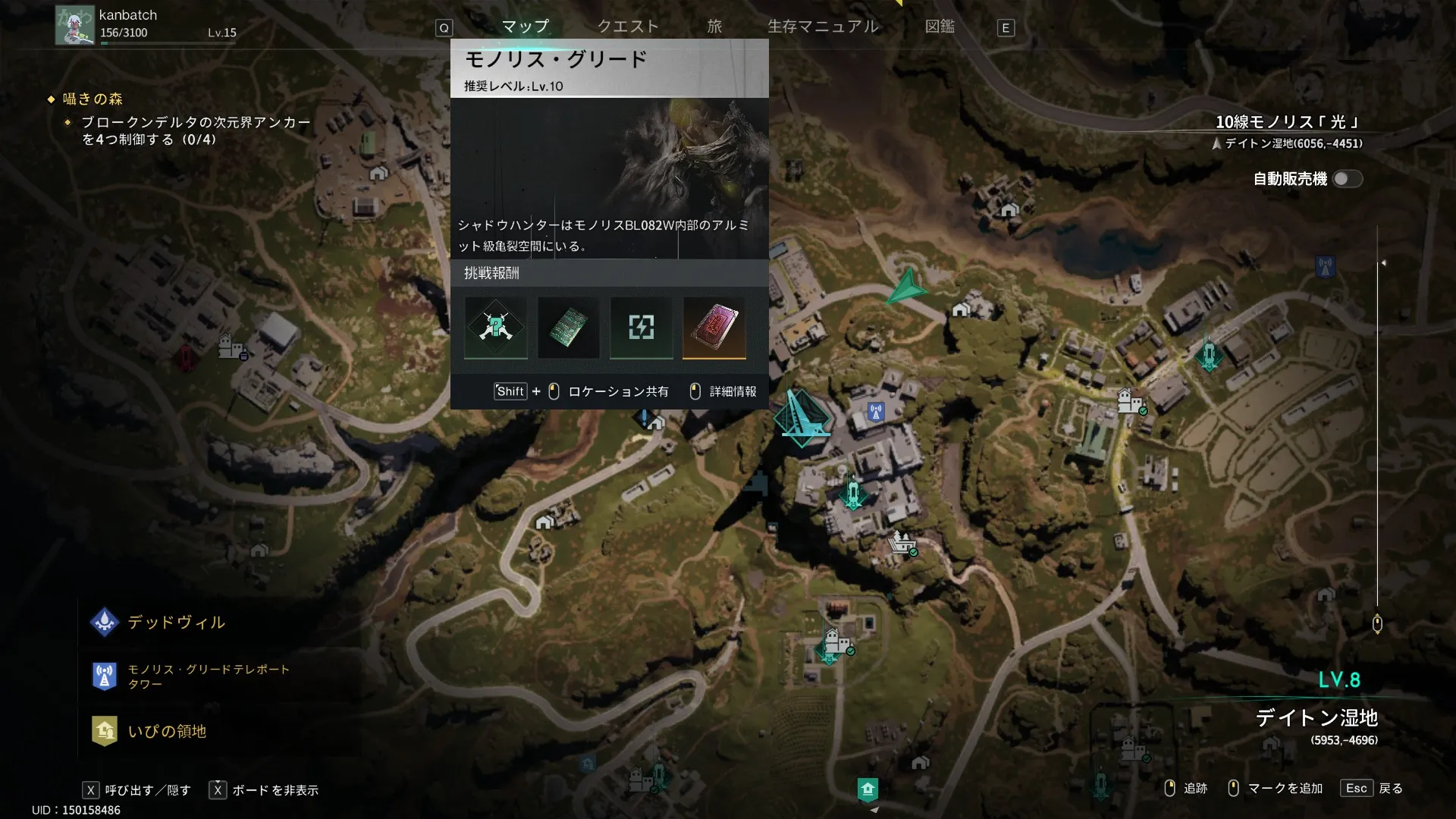This screenshot has height=819, width=1456.
Task: Select the lightning bolt reward icon
Action: pos(641,327)
